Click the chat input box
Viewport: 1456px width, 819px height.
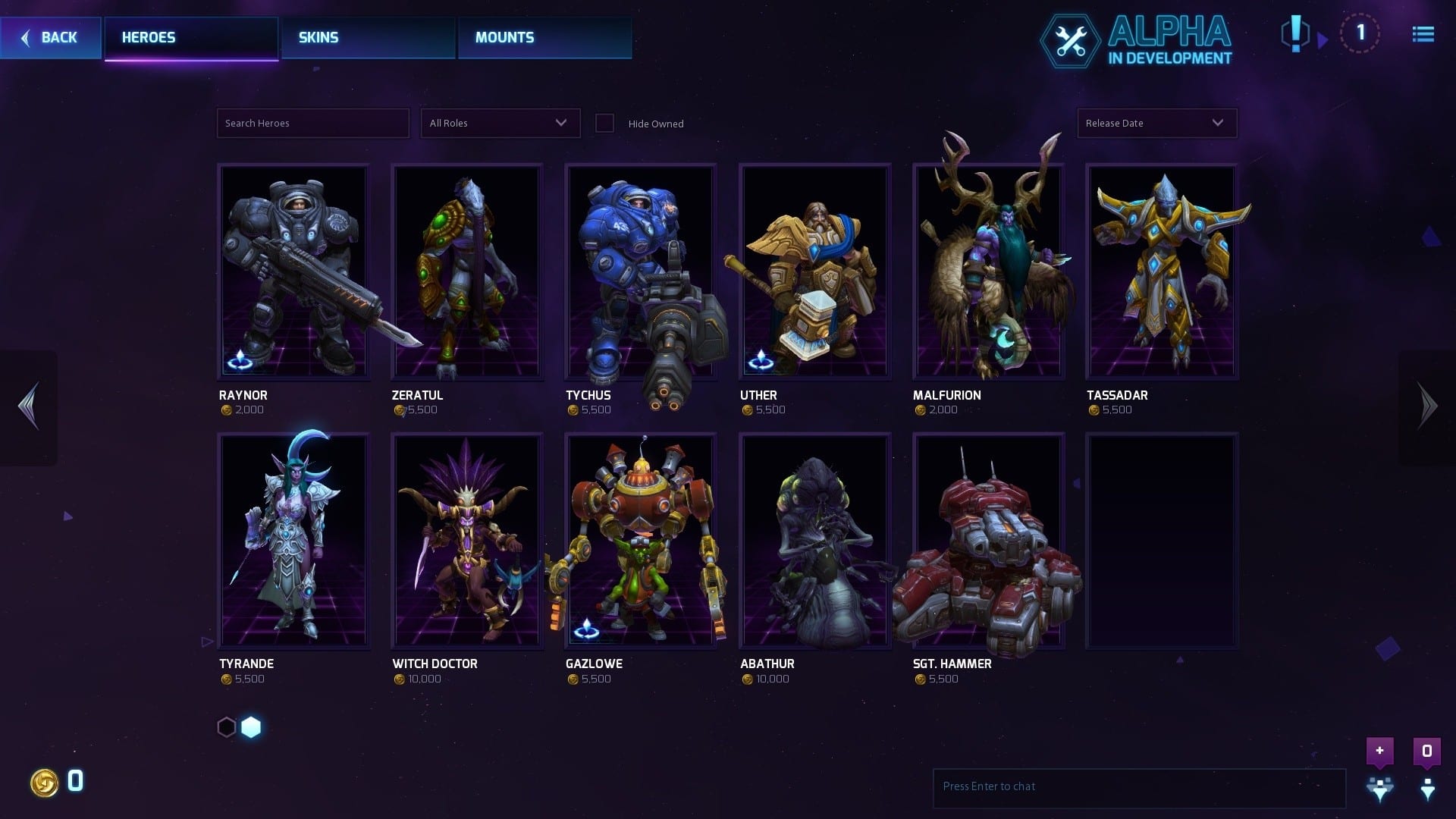(x=1138, y=786)
